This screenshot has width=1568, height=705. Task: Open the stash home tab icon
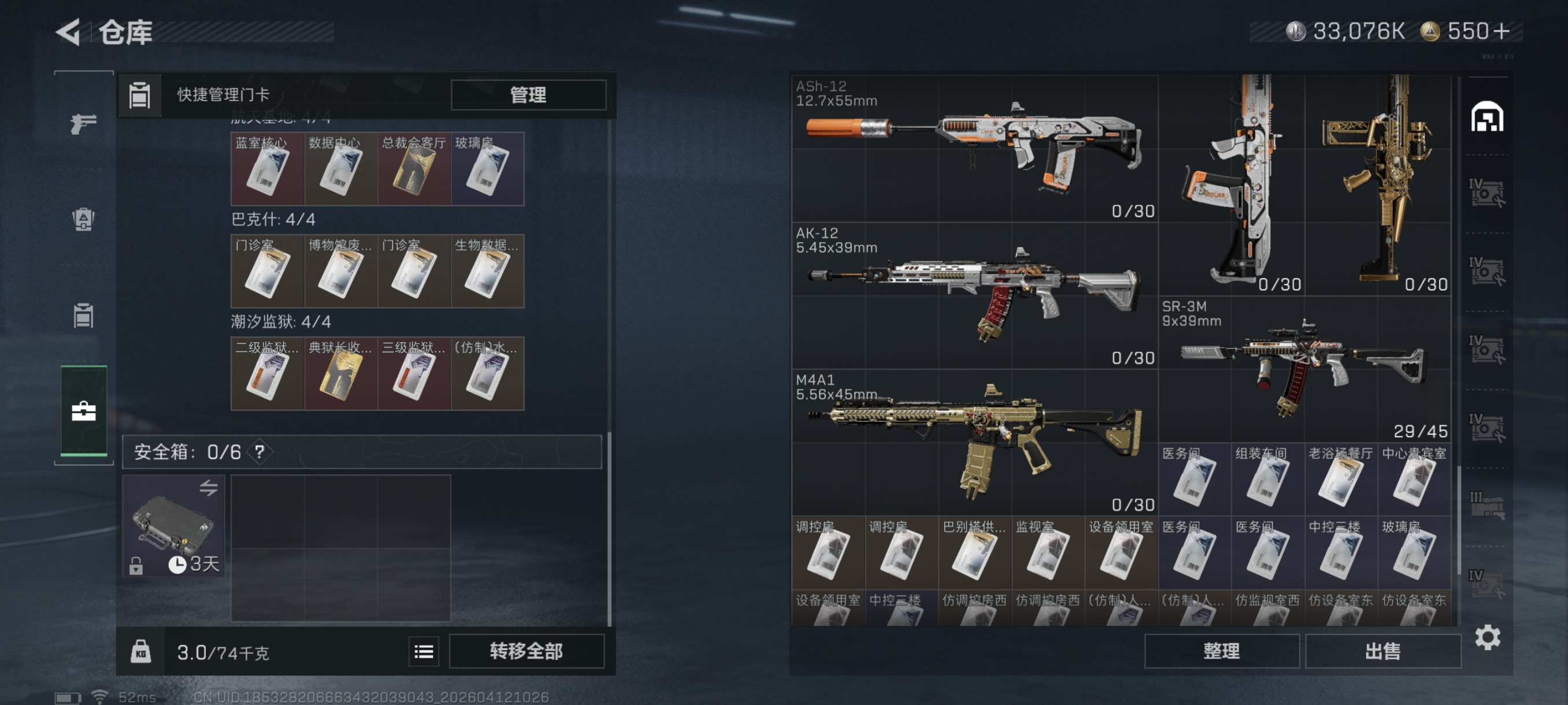1486,117
